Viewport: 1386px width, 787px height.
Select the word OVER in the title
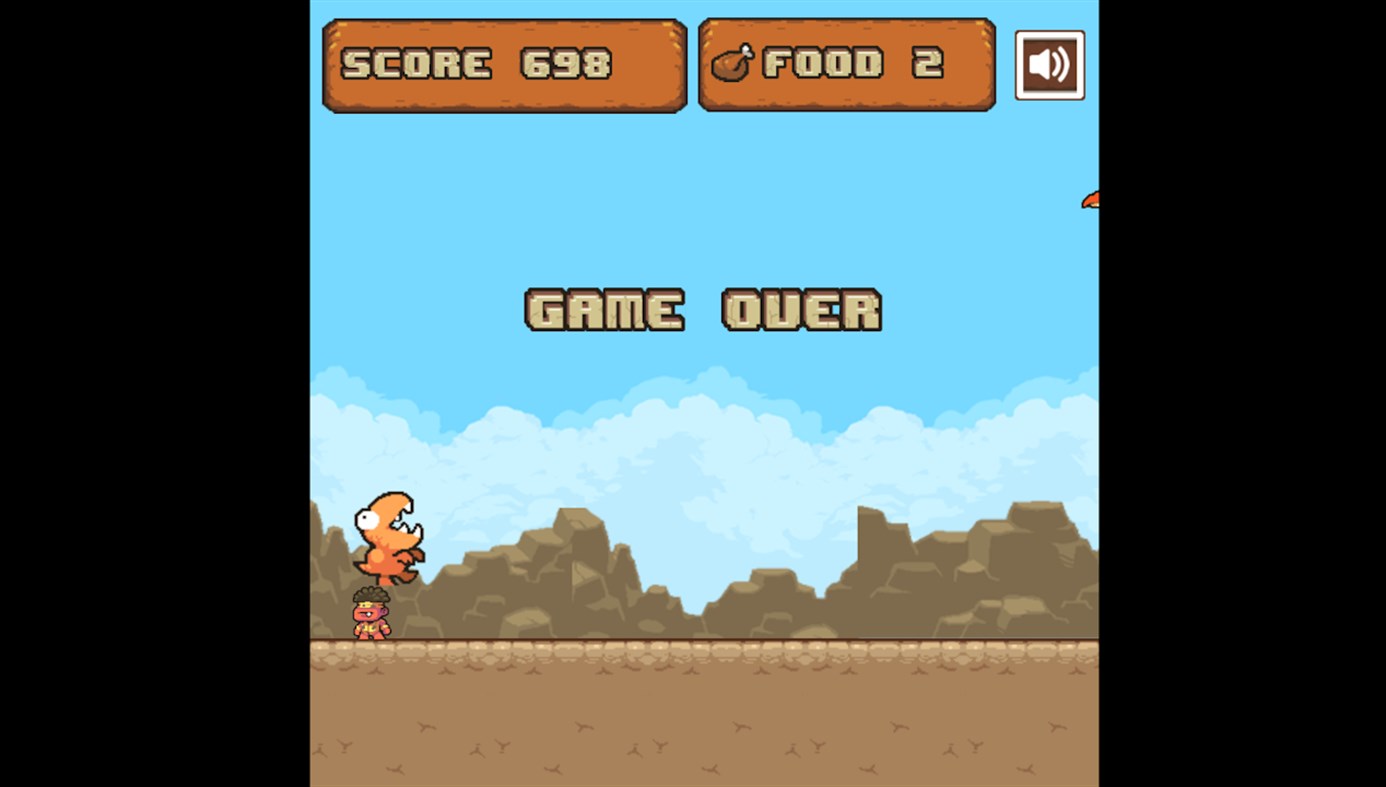[801, 310]
